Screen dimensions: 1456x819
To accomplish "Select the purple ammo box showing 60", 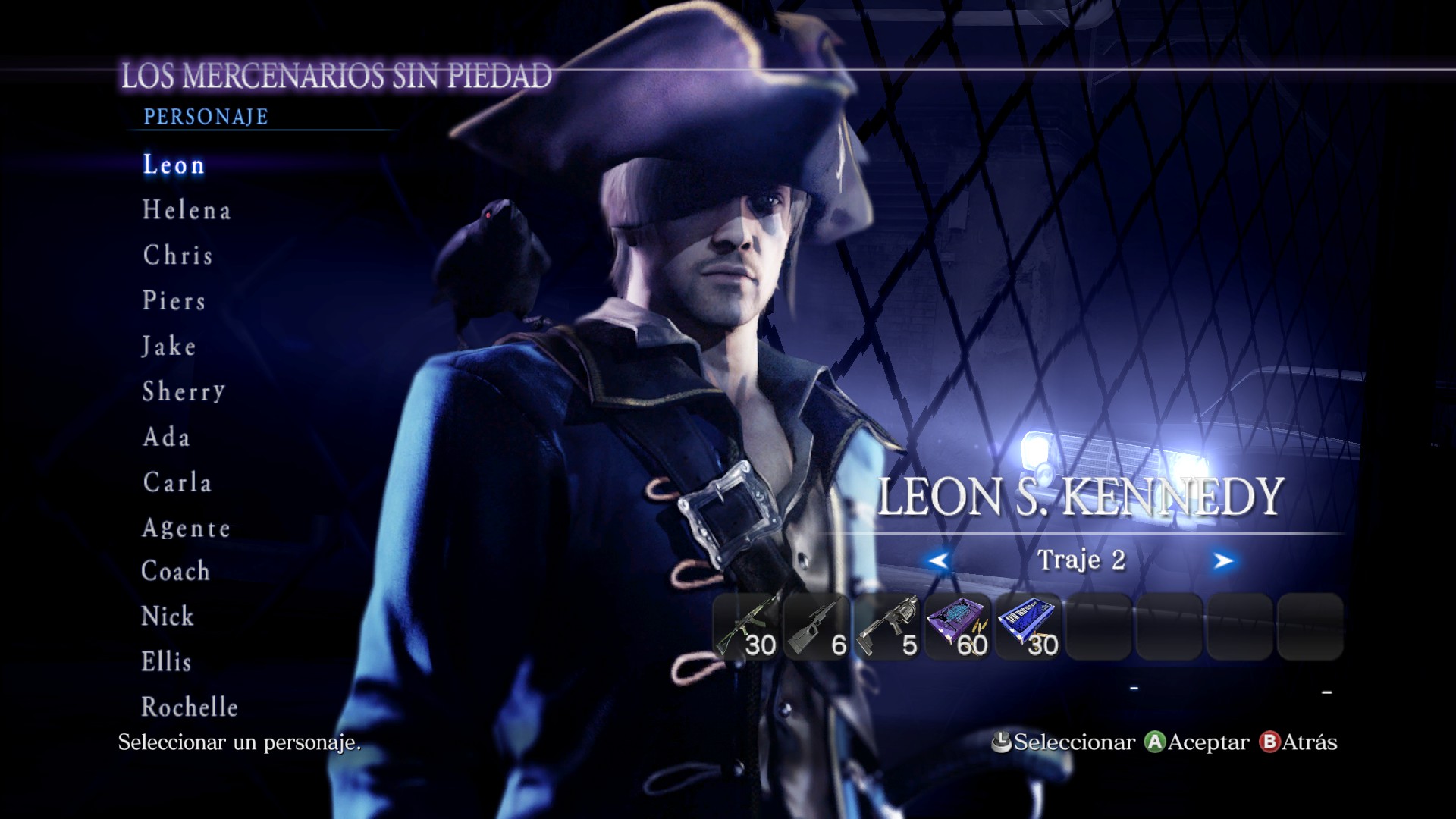I will 959,626.
